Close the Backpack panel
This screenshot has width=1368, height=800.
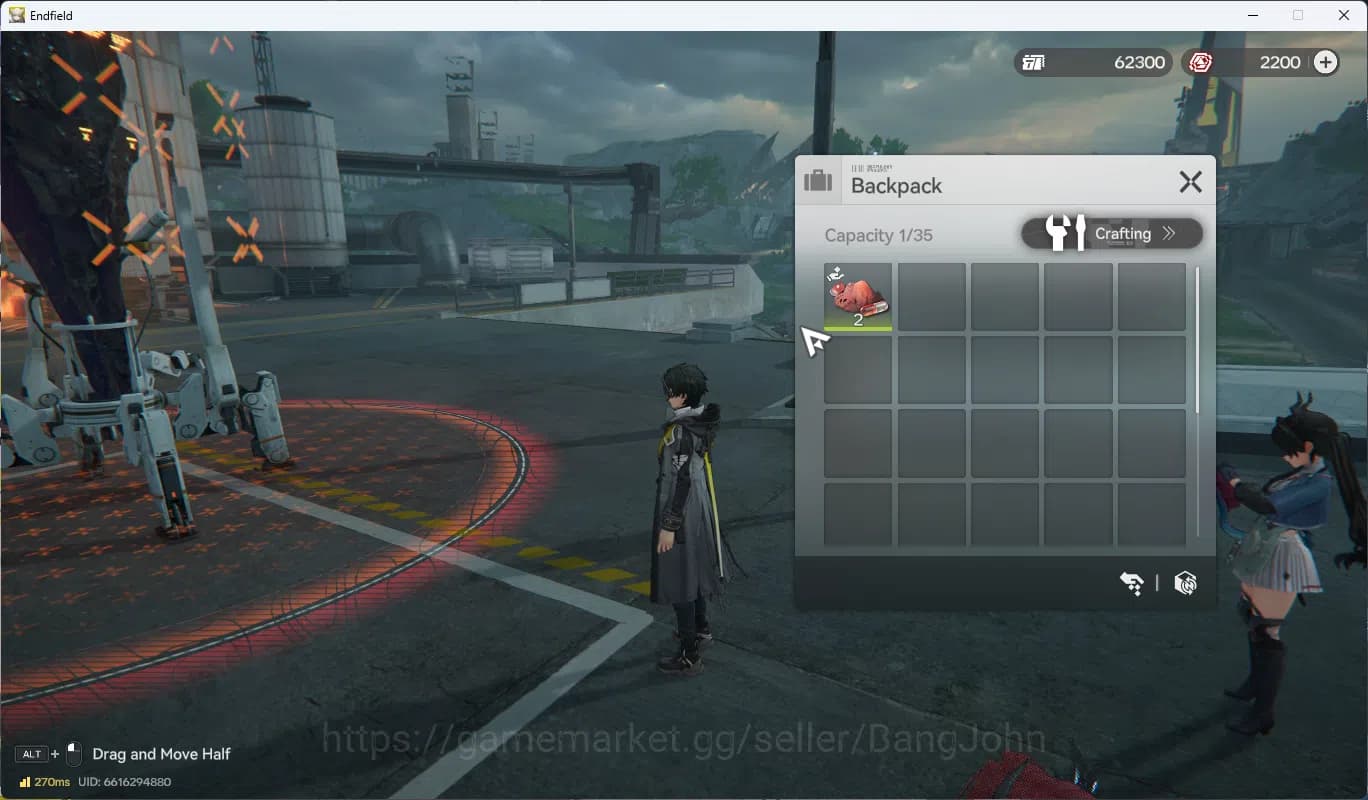point(1190,182)
